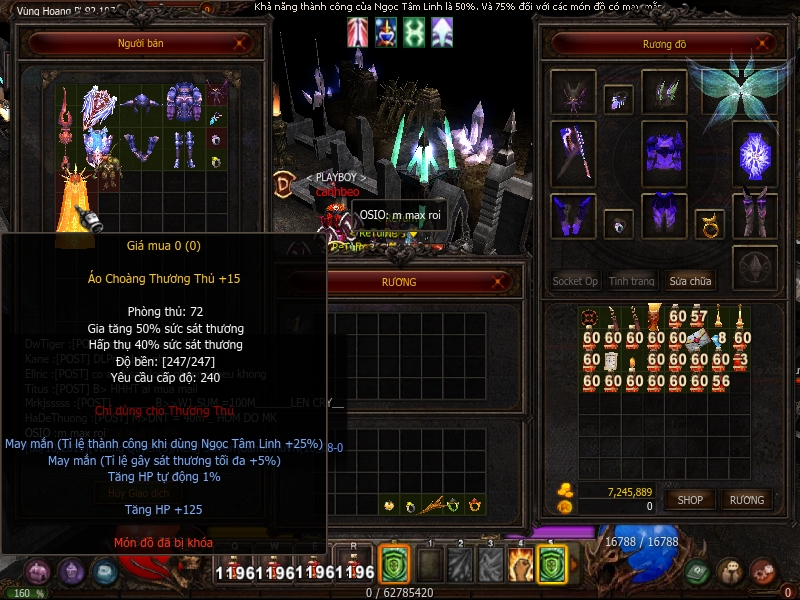Select the equipped purple pants slot
Screen dimensions: 800x600
point(664,213)
